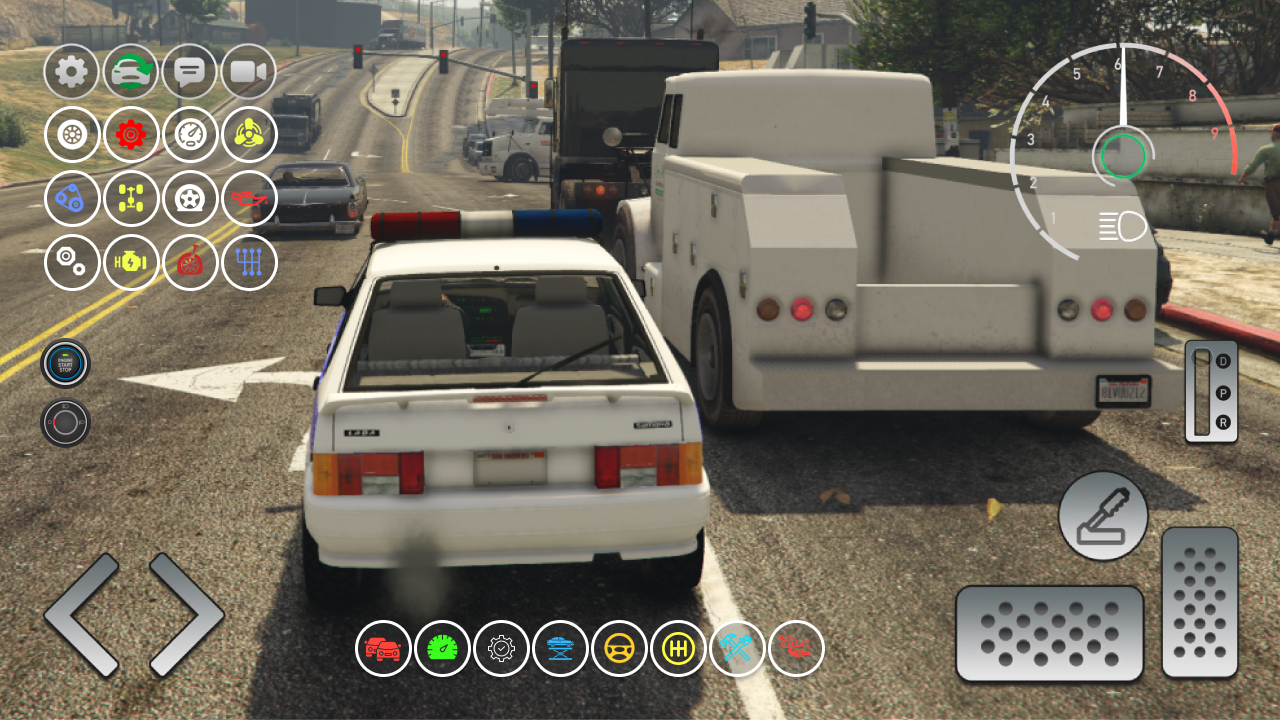Image resolution: width=1280 pixels, height=720 pixels.
Task: Switch camera view with the video camera icon
Action: (x=248, y=71)
